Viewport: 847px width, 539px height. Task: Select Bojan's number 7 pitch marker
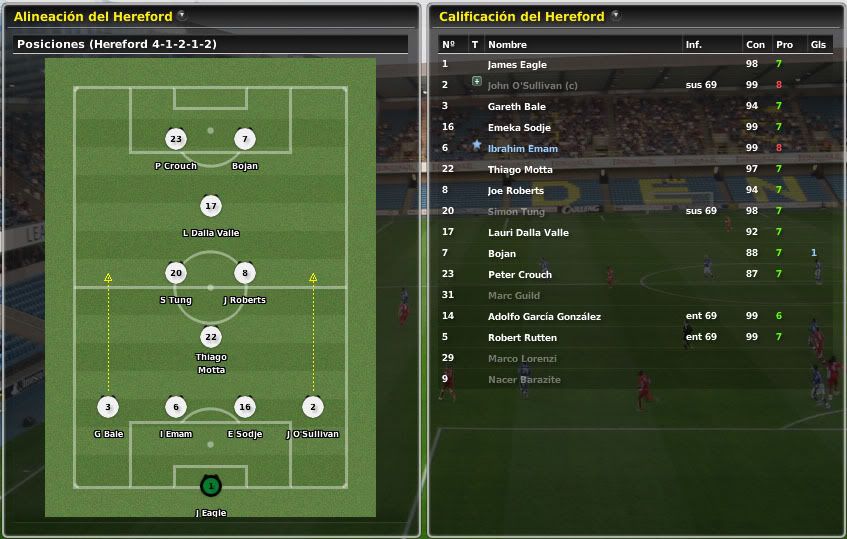pyautogui.click(x=244, y=140)
